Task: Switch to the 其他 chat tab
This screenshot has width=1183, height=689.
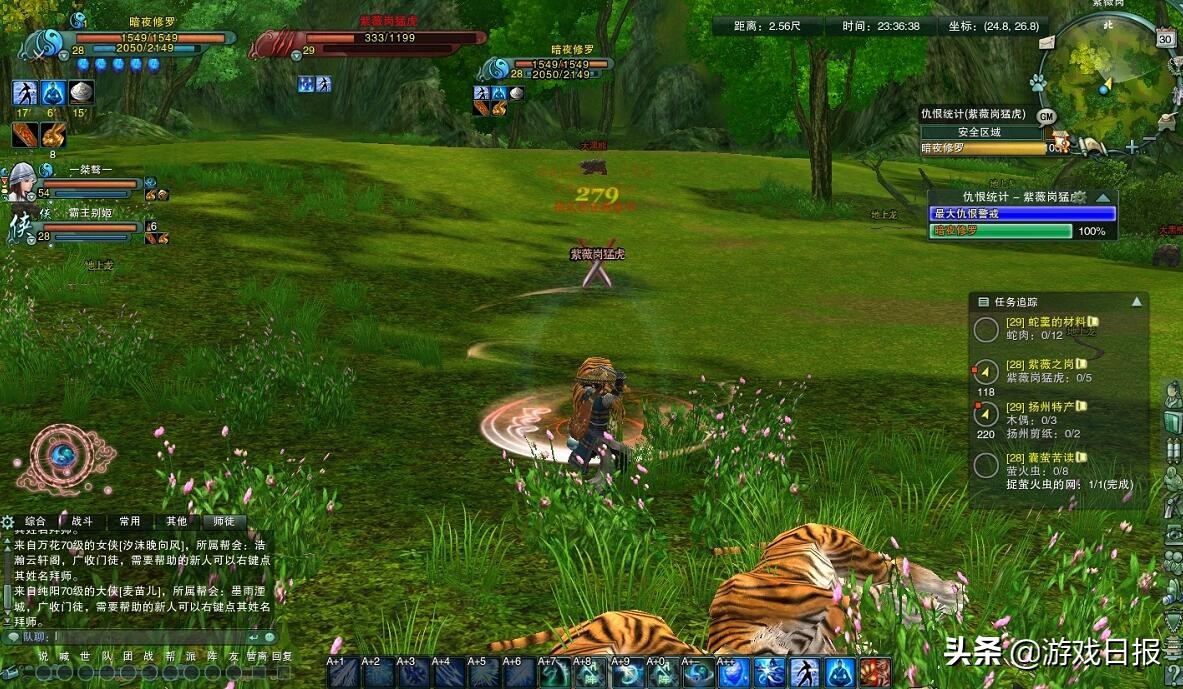Action: pos(176,521)
